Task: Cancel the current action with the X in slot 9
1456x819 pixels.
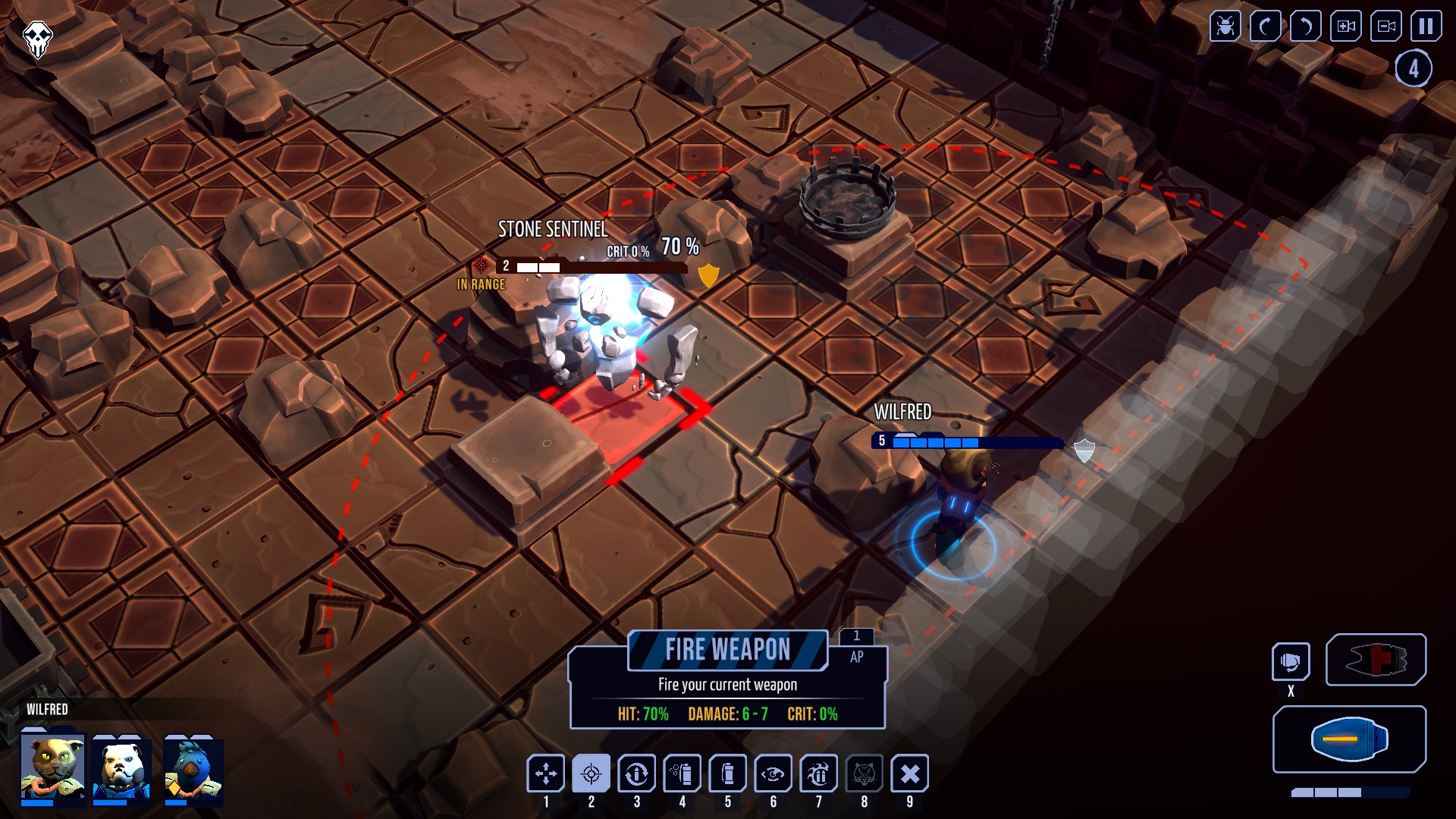Action: 910,773
